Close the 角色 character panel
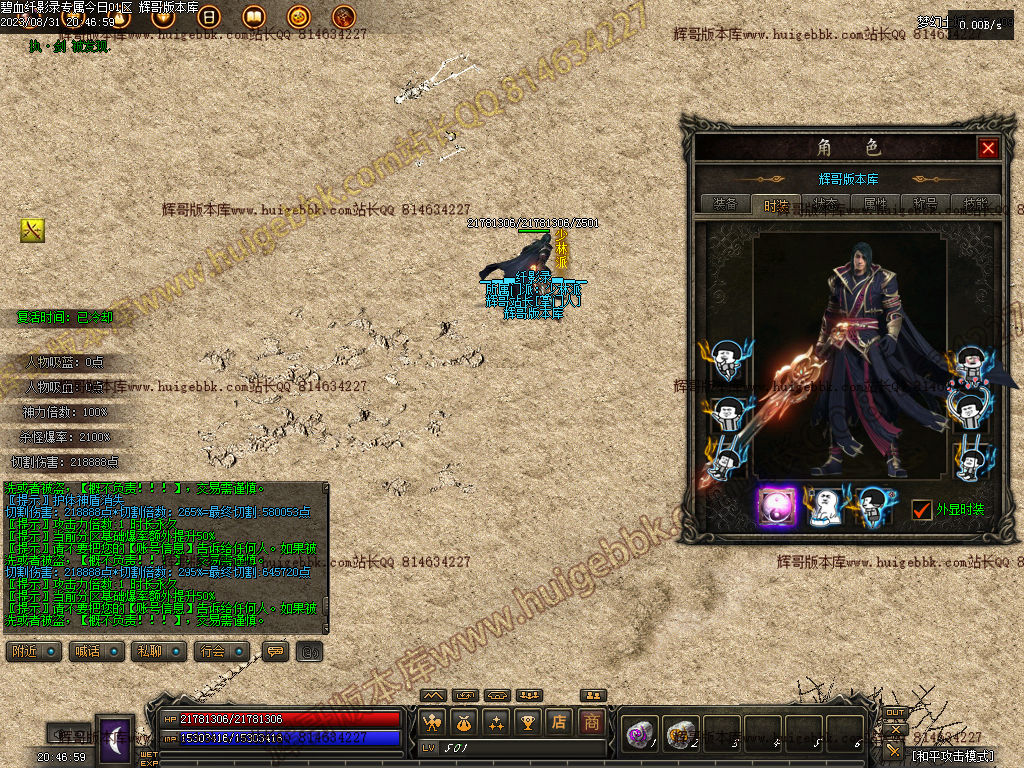The height and width of the screenshot is (768, 1024). (x=988, y=148)
